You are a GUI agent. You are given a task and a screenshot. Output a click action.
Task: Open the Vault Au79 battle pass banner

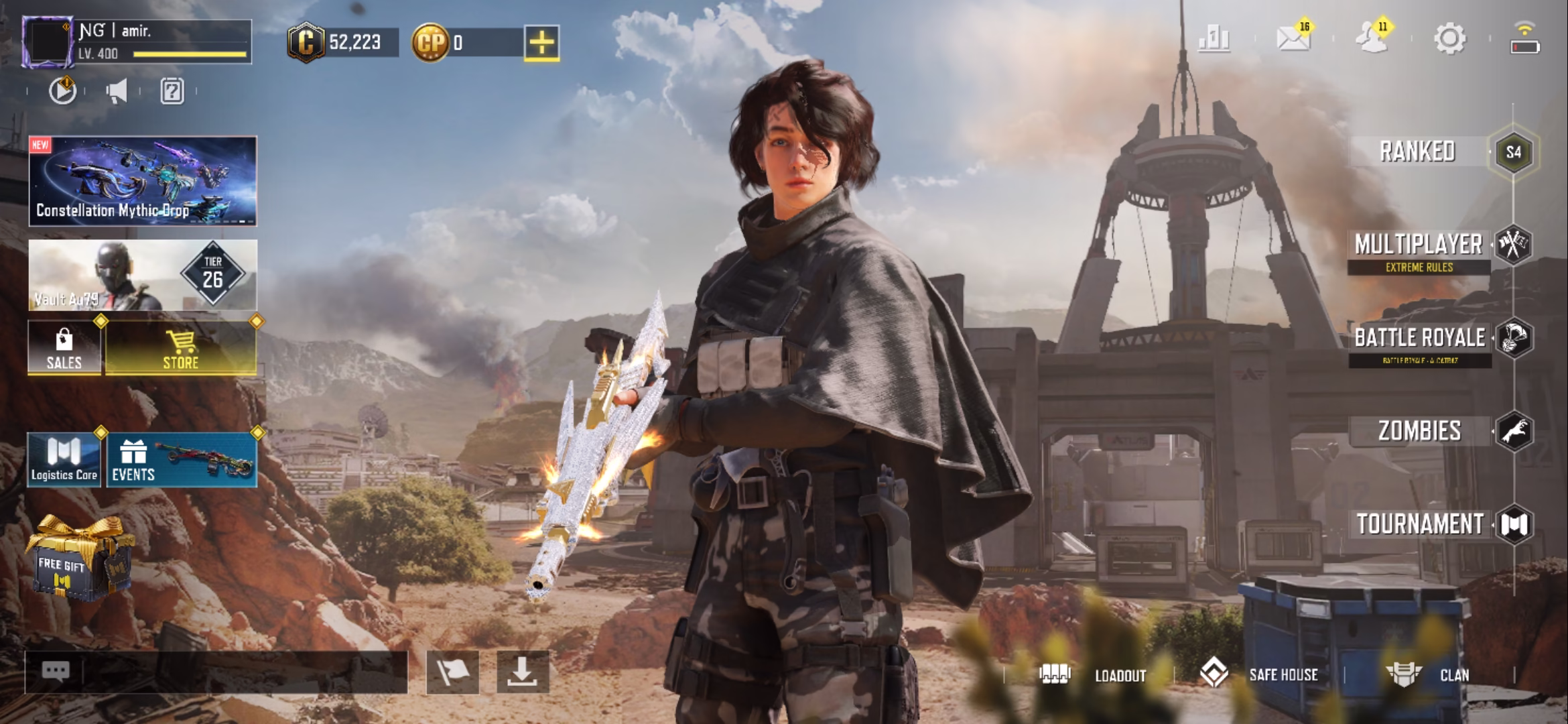click(143, 275)
